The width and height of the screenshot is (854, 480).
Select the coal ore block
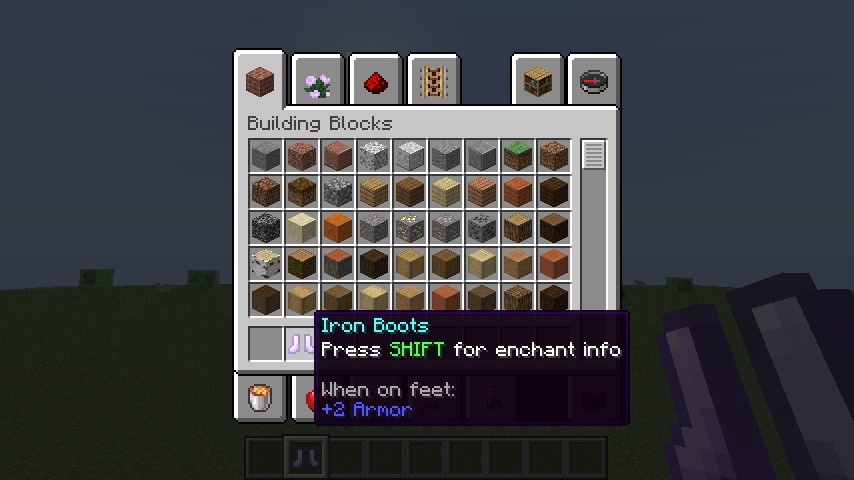481,228
